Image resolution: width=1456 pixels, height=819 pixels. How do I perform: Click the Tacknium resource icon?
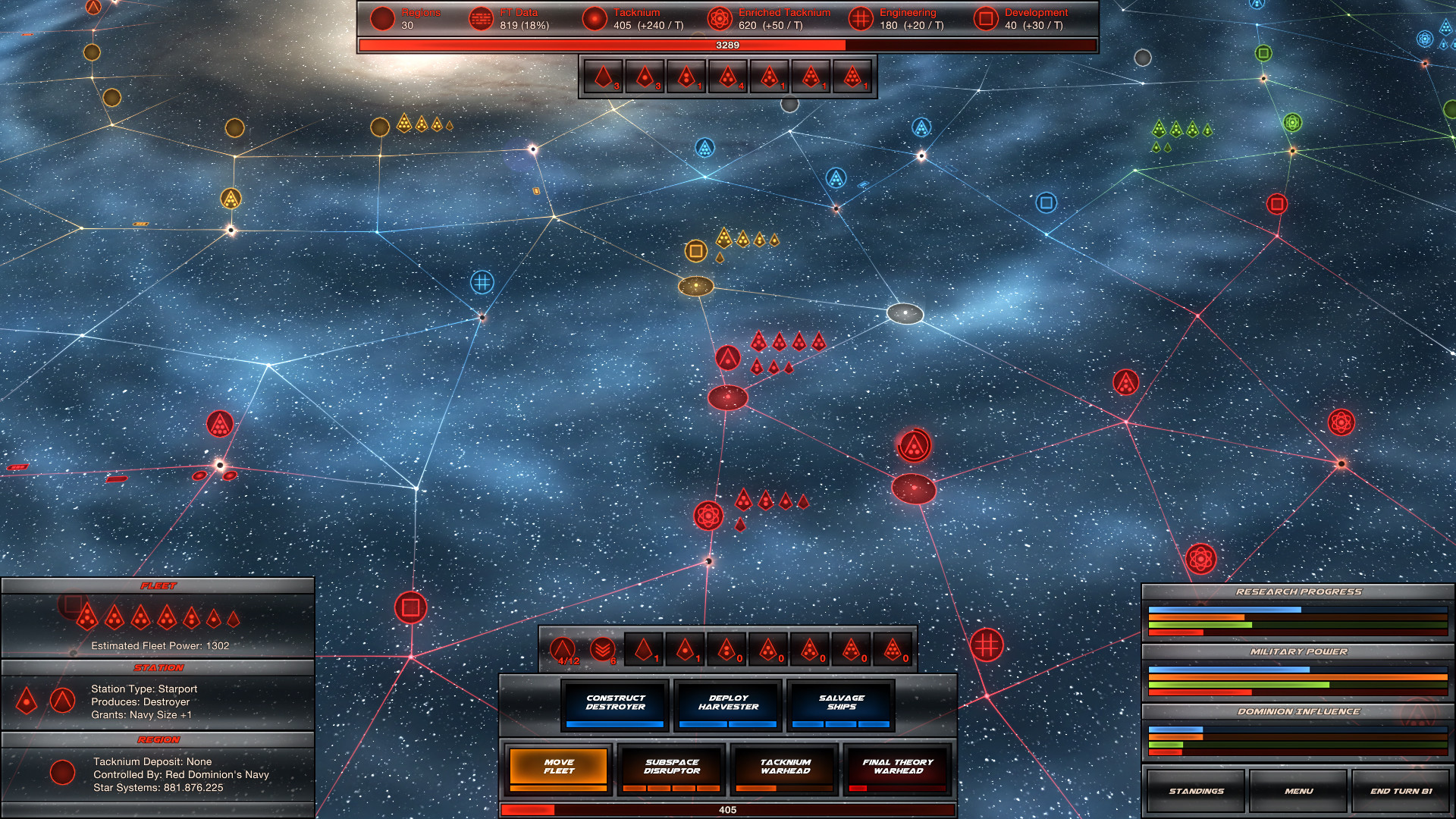(594, 18)
